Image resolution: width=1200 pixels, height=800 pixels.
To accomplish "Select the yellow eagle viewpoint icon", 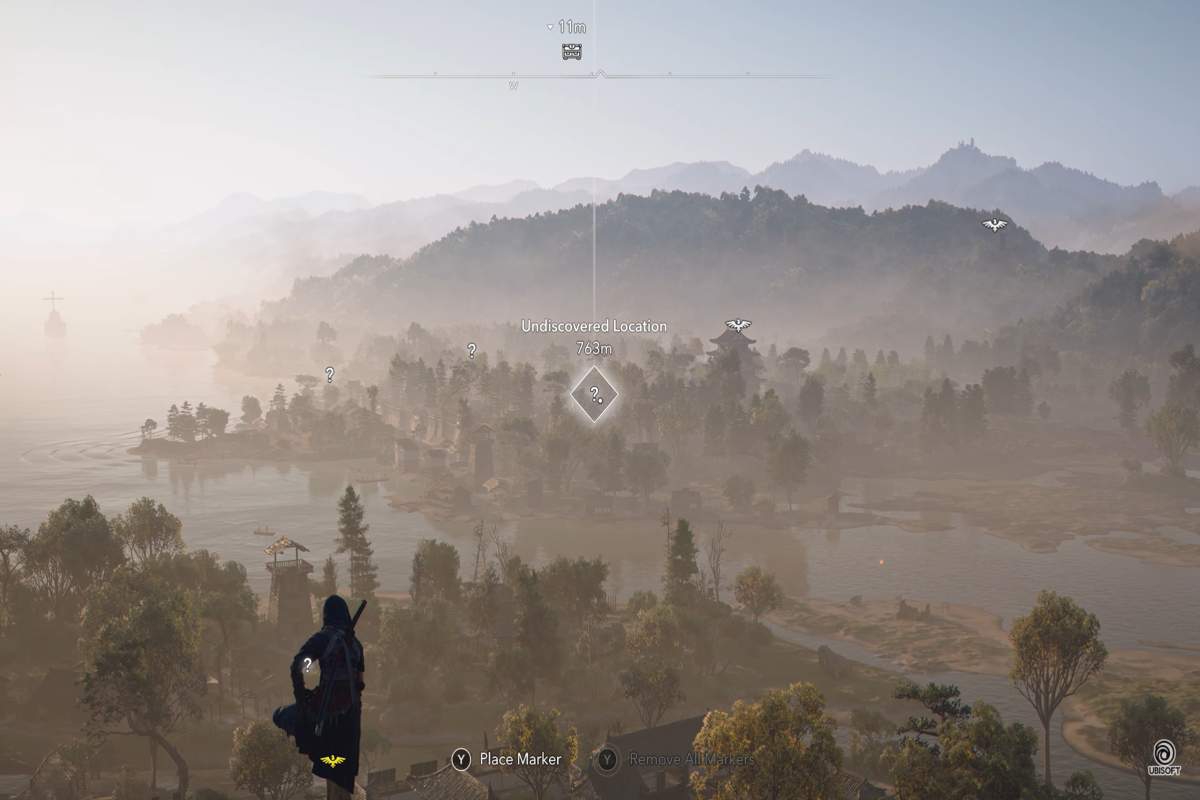I will coord(333,761).
